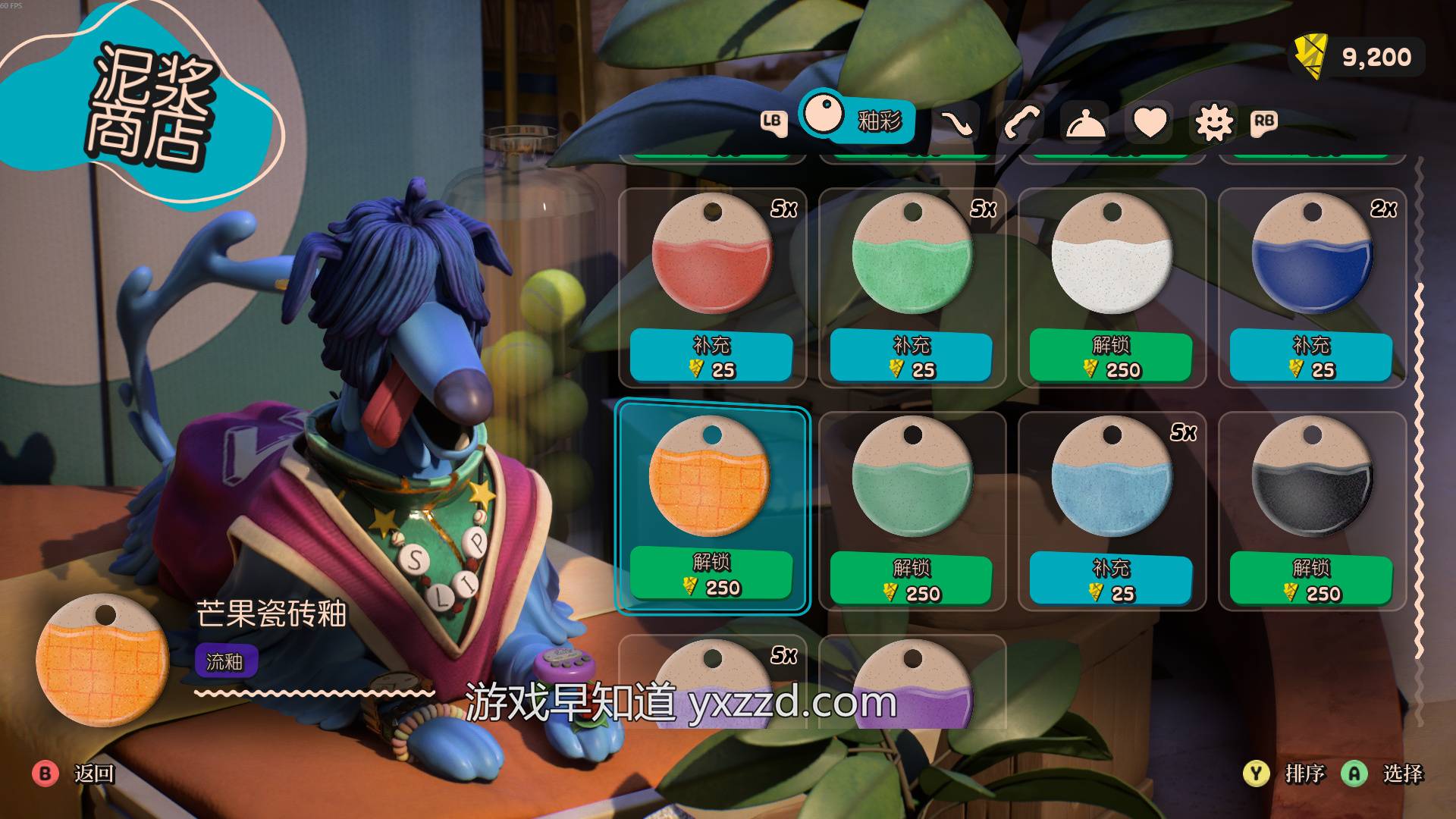Open the snake-shaped tool category tab
Image resolution: width=1456 pixels, height=819 pixels.
pos(956,123)
